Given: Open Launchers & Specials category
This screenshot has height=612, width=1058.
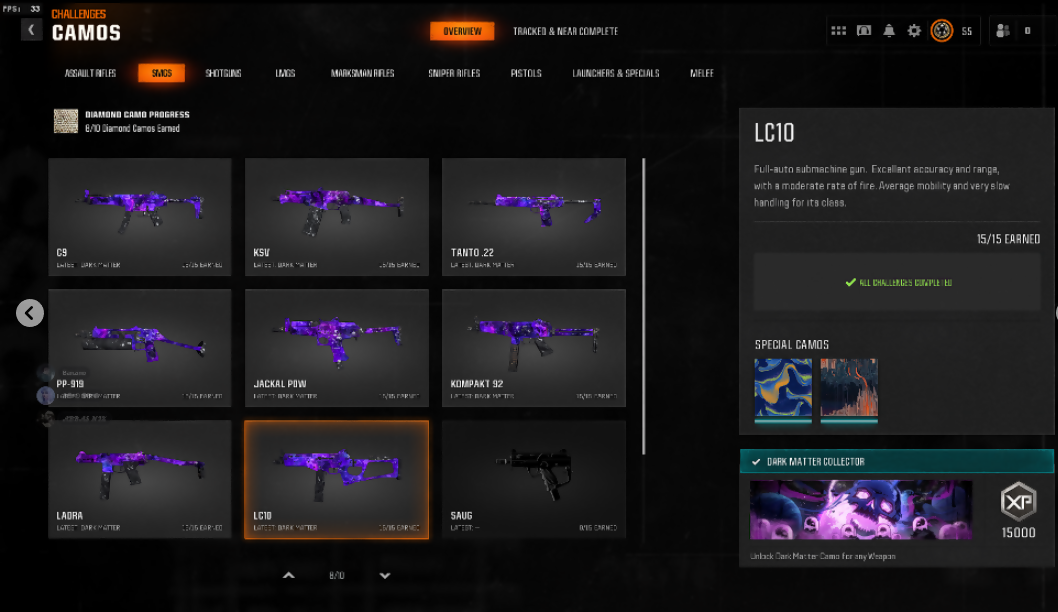Looking at the screenshot, I should click(x=615, y=73).
